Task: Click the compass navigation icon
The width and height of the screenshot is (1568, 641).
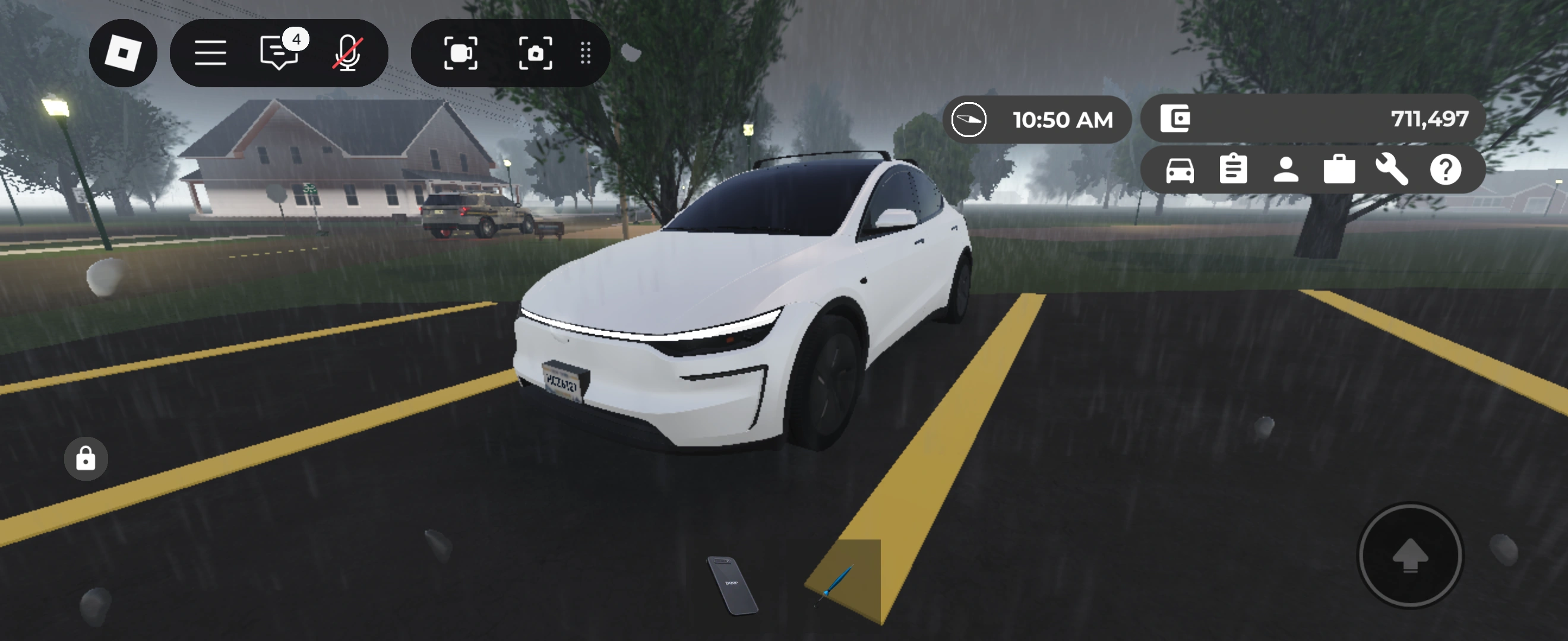Action: point(969,119)
